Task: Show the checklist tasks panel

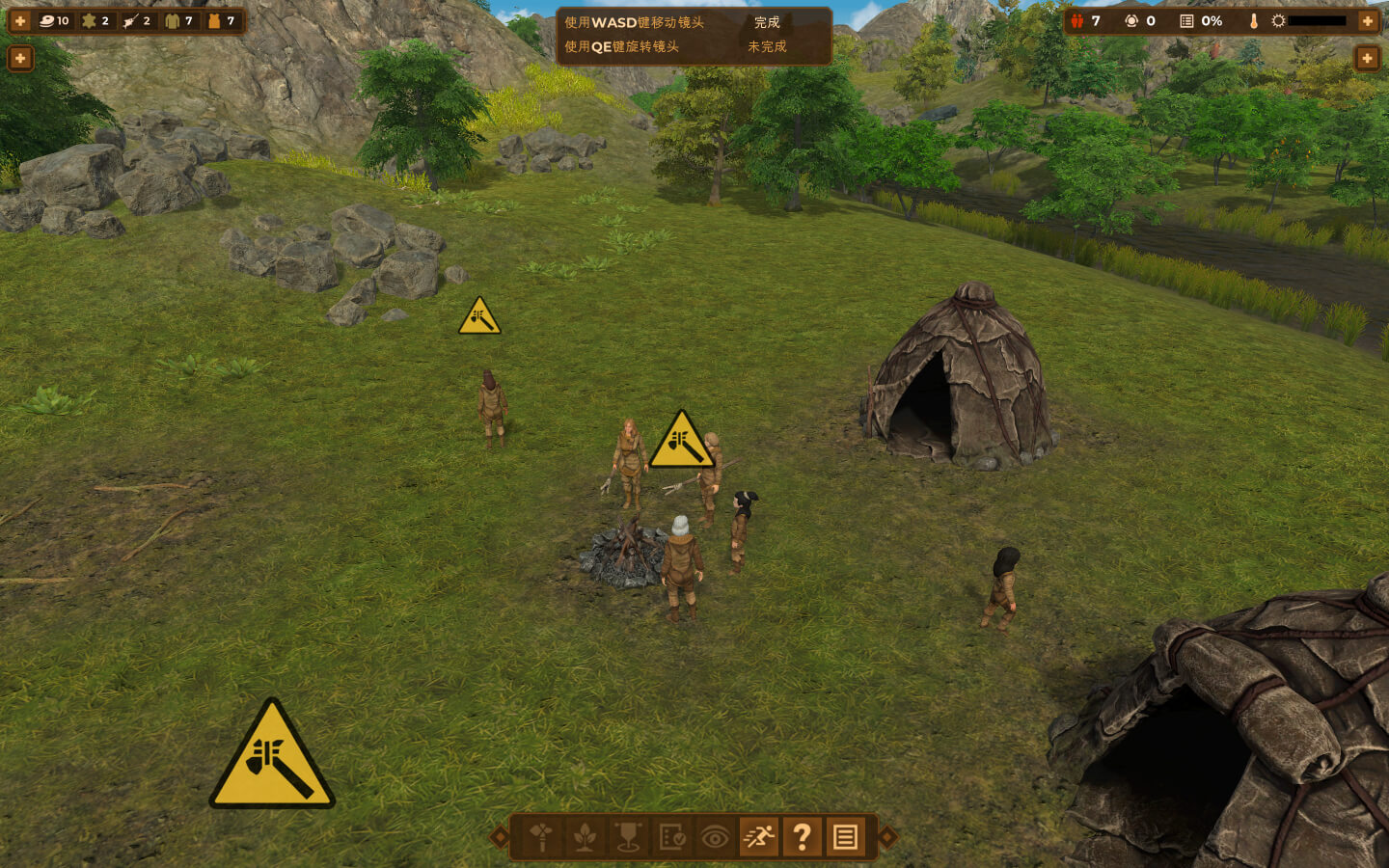Action: (x=671, y=837)
